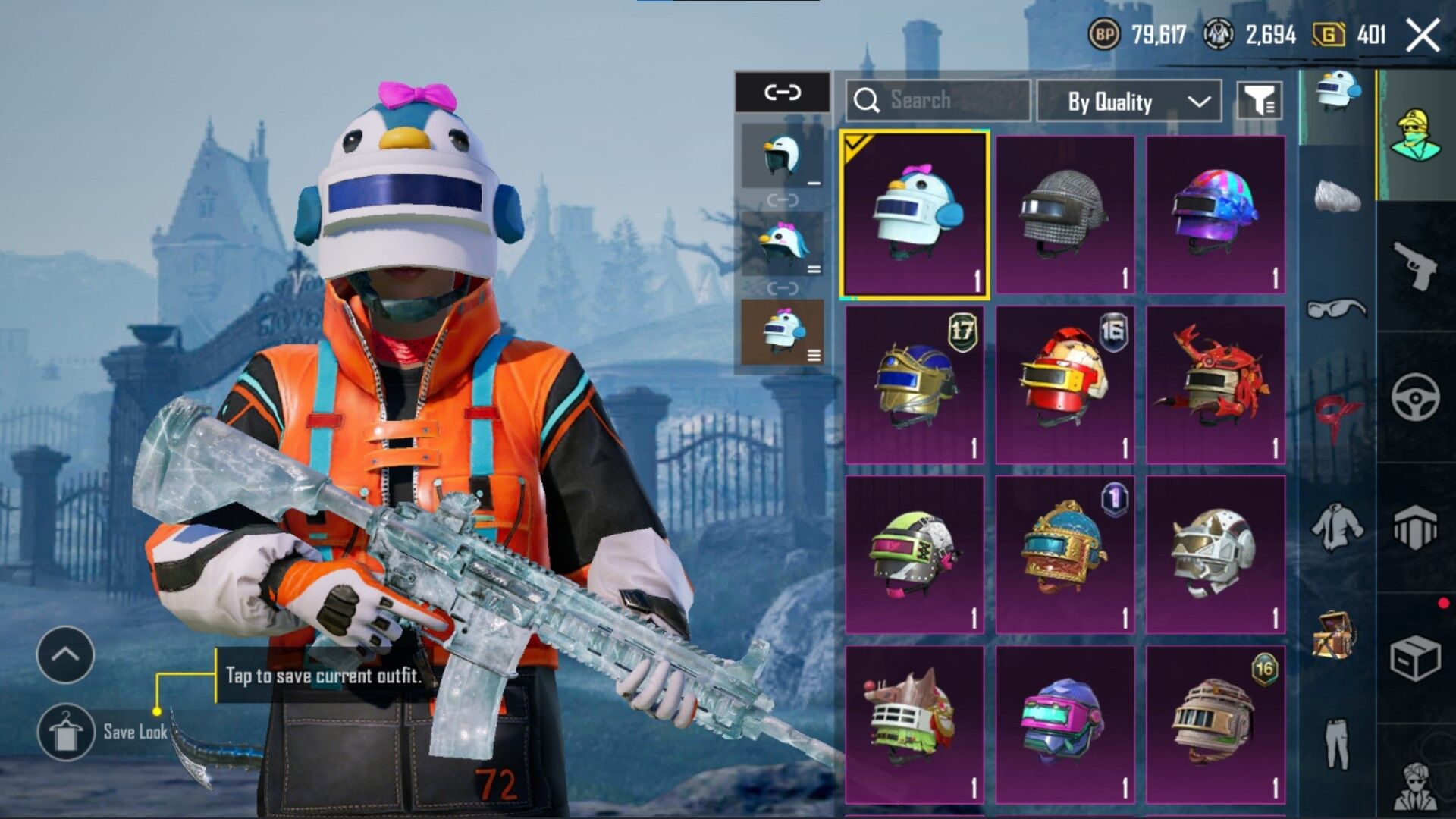Viewport: 1456px width, 819px height.
Task: Open the glasses accessory category
Action: point(1336,308)
